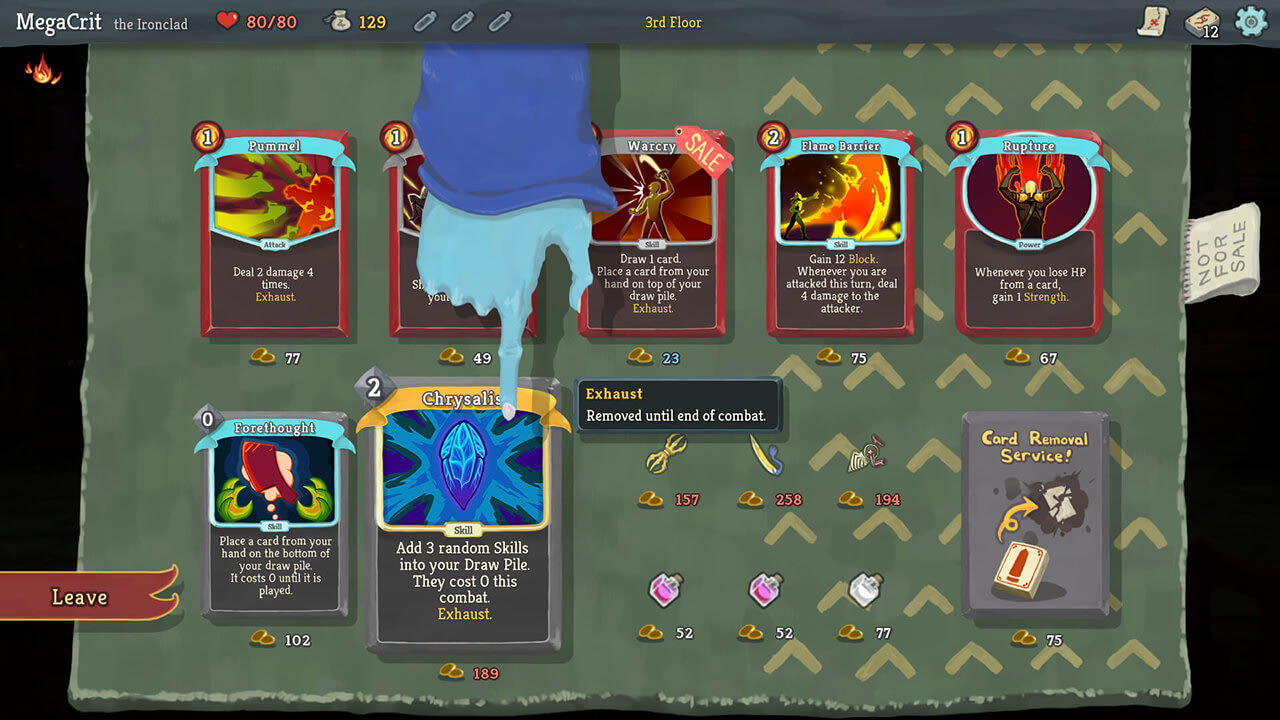
Task: Select the first empty potion slot
Action: (x=425, y=21)
